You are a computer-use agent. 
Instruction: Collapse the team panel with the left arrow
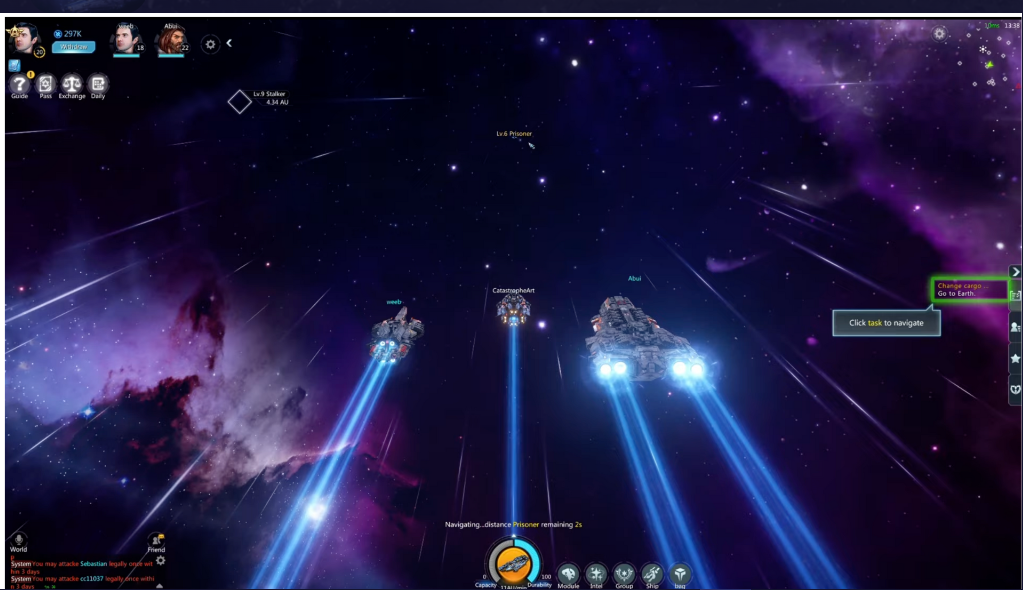pyautogui.click(x=229, y=43)
